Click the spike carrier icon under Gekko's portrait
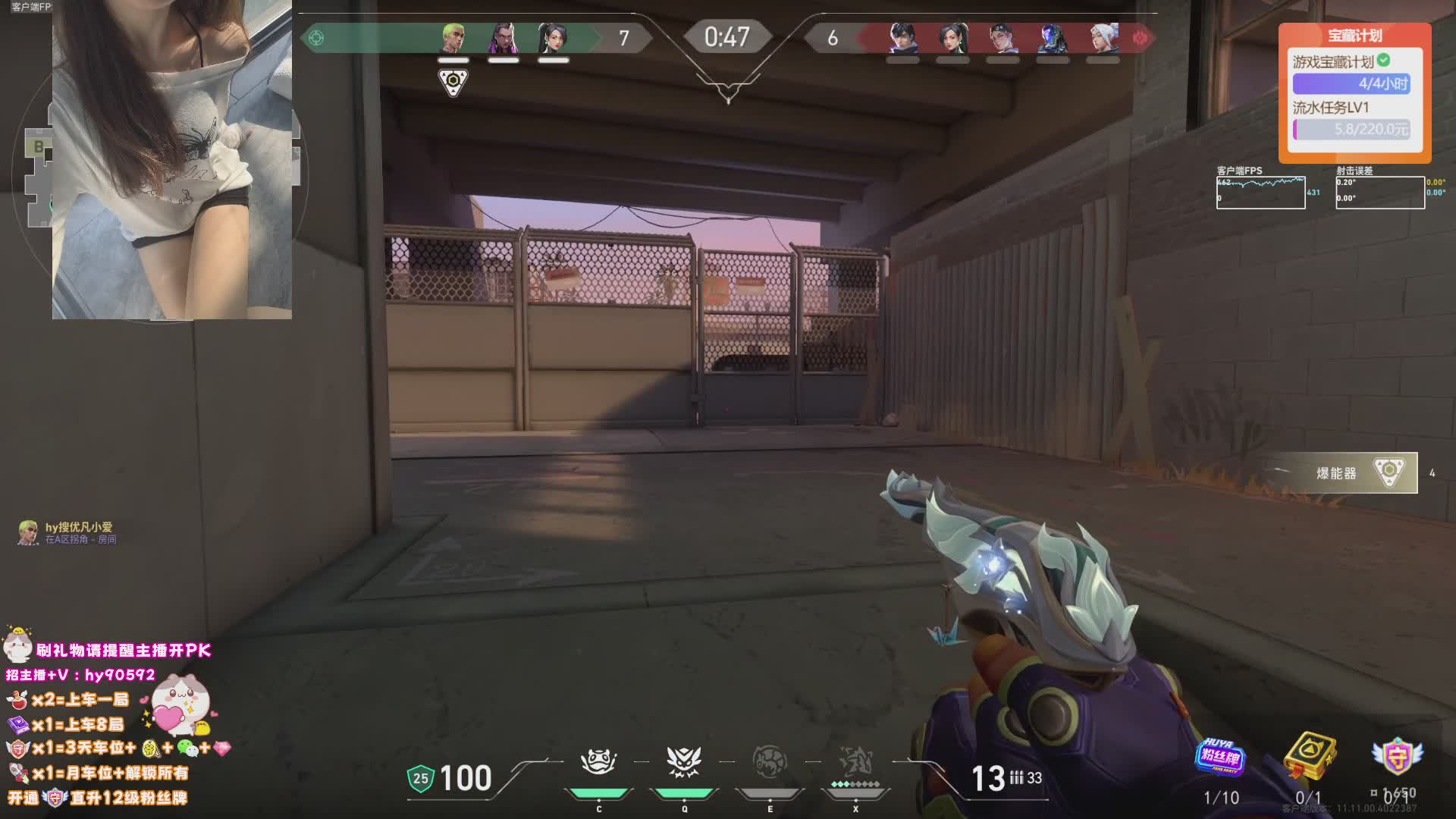 pyautogui.click(x=453, y=81)
